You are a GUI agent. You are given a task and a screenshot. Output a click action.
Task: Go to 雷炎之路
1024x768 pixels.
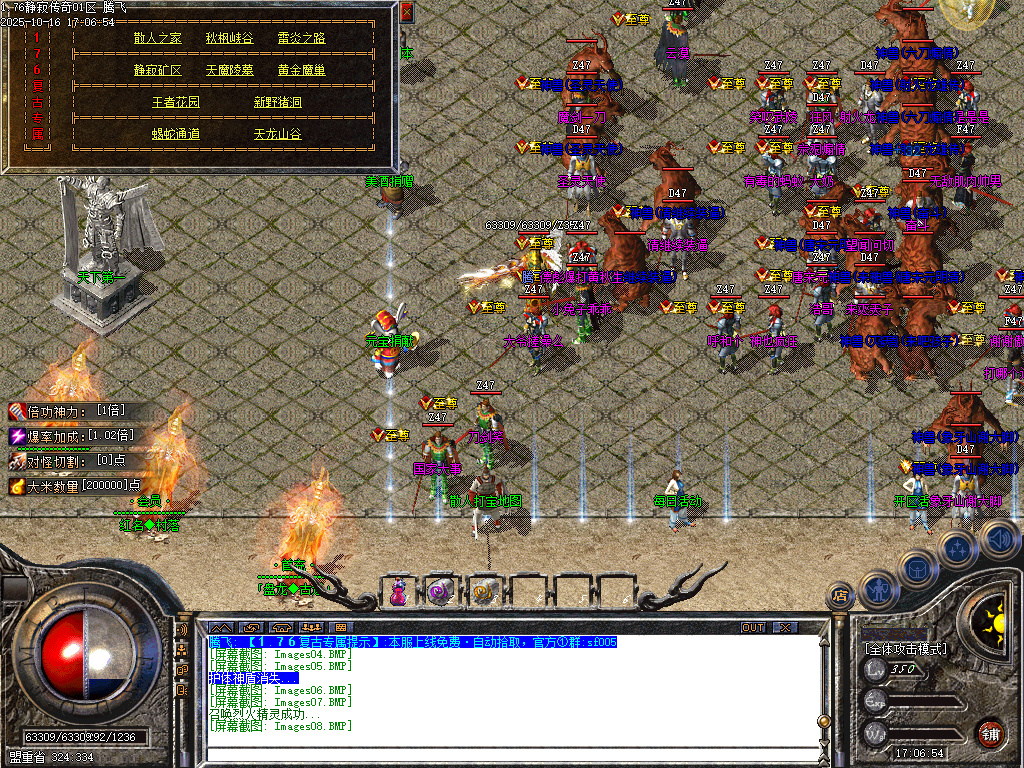301,38
